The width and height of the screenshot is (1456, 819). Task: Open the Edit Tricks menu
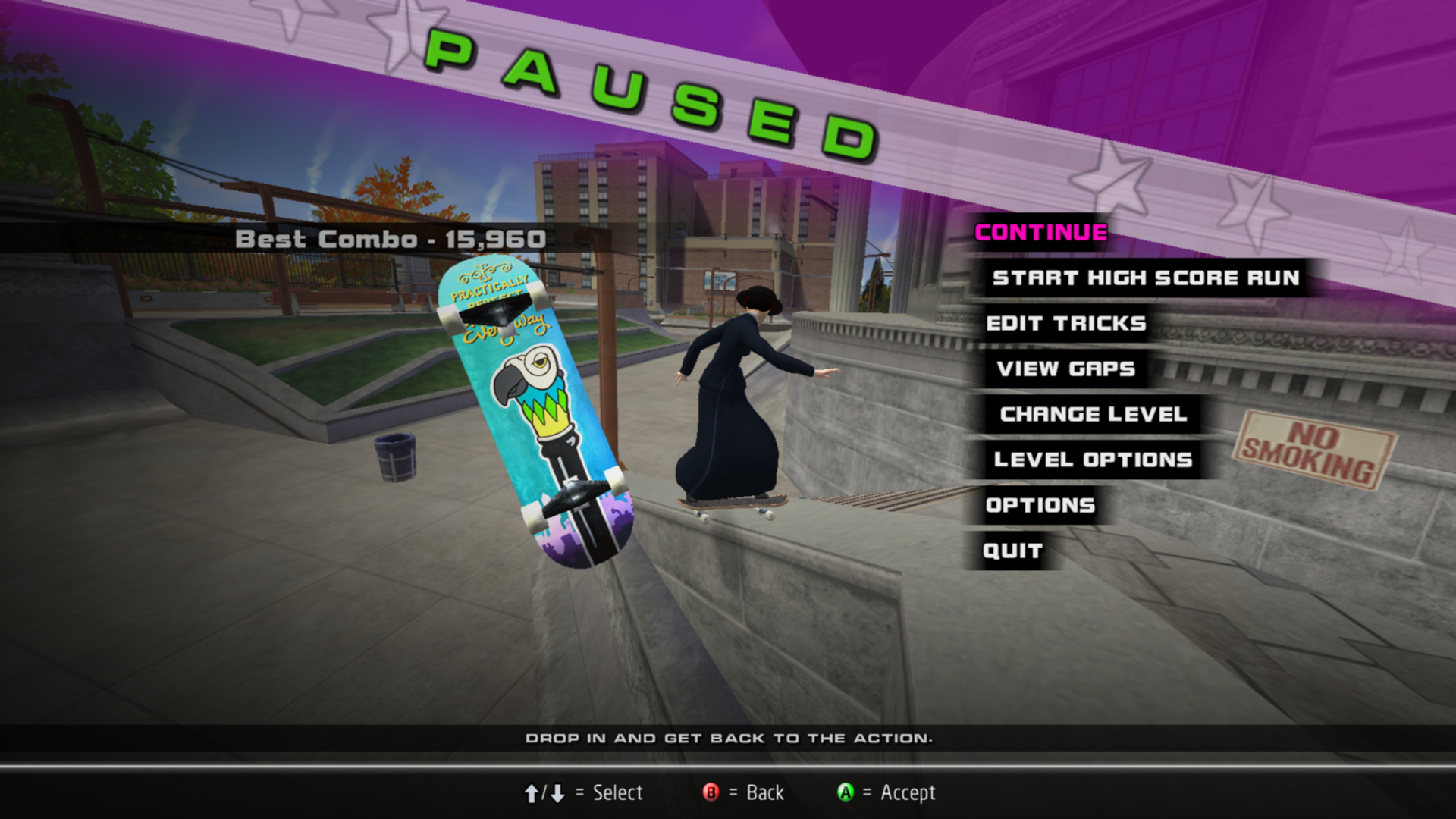pos(1065,324)
